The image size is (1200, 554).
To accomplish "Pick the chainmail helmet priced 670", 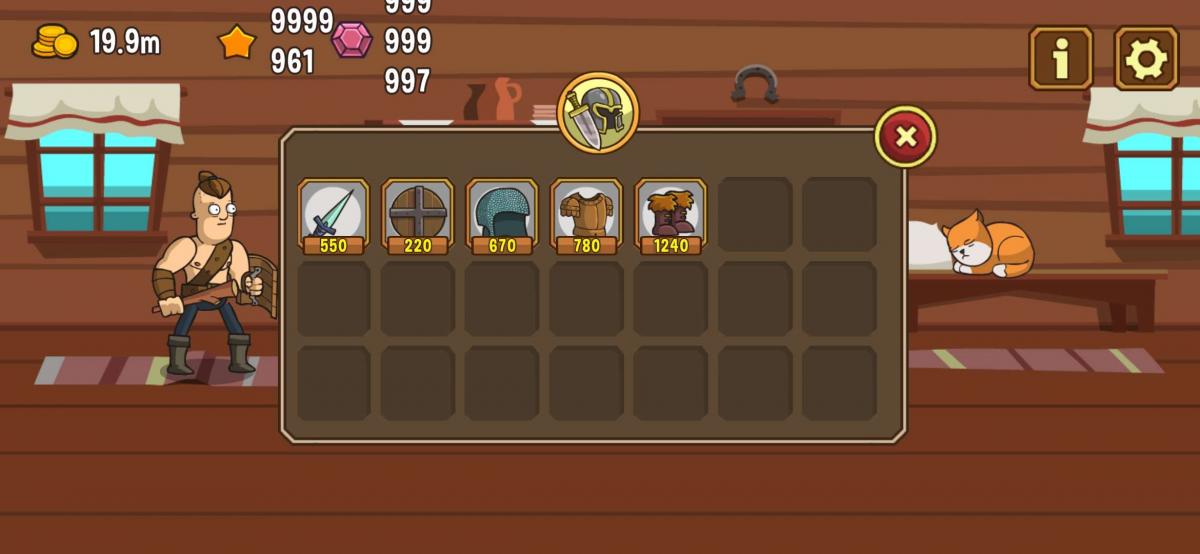I will click(x=501, y=214).
